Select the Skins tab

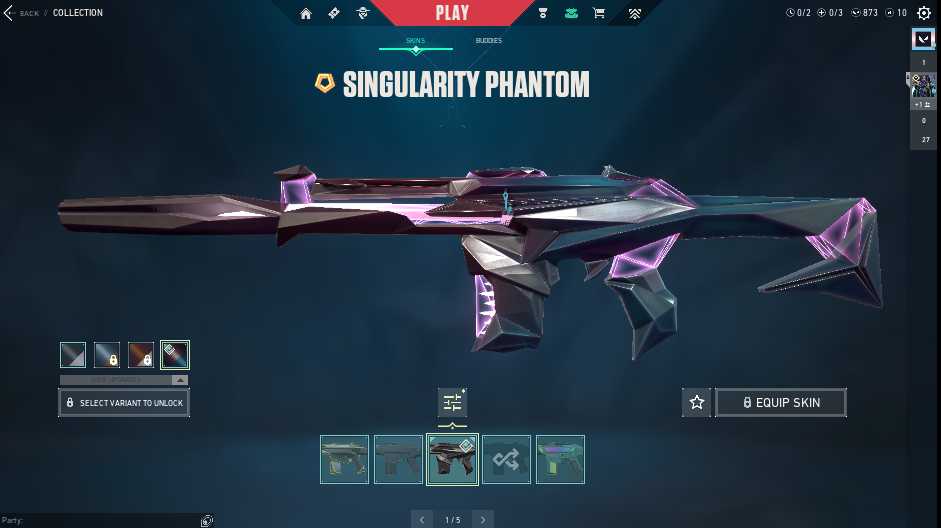(x=415, y=41)
